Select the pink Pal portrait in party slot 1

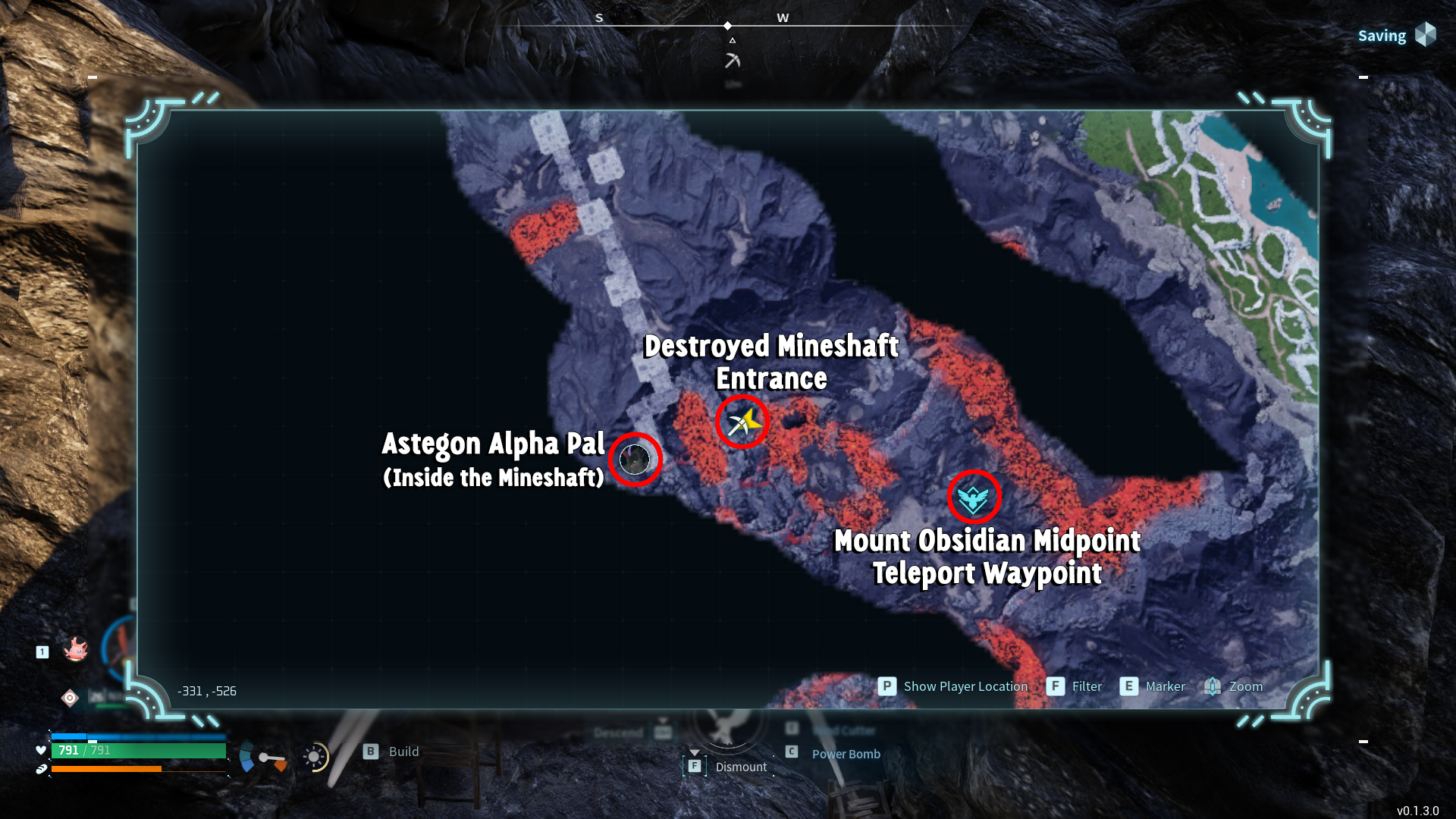pos(76,650)
